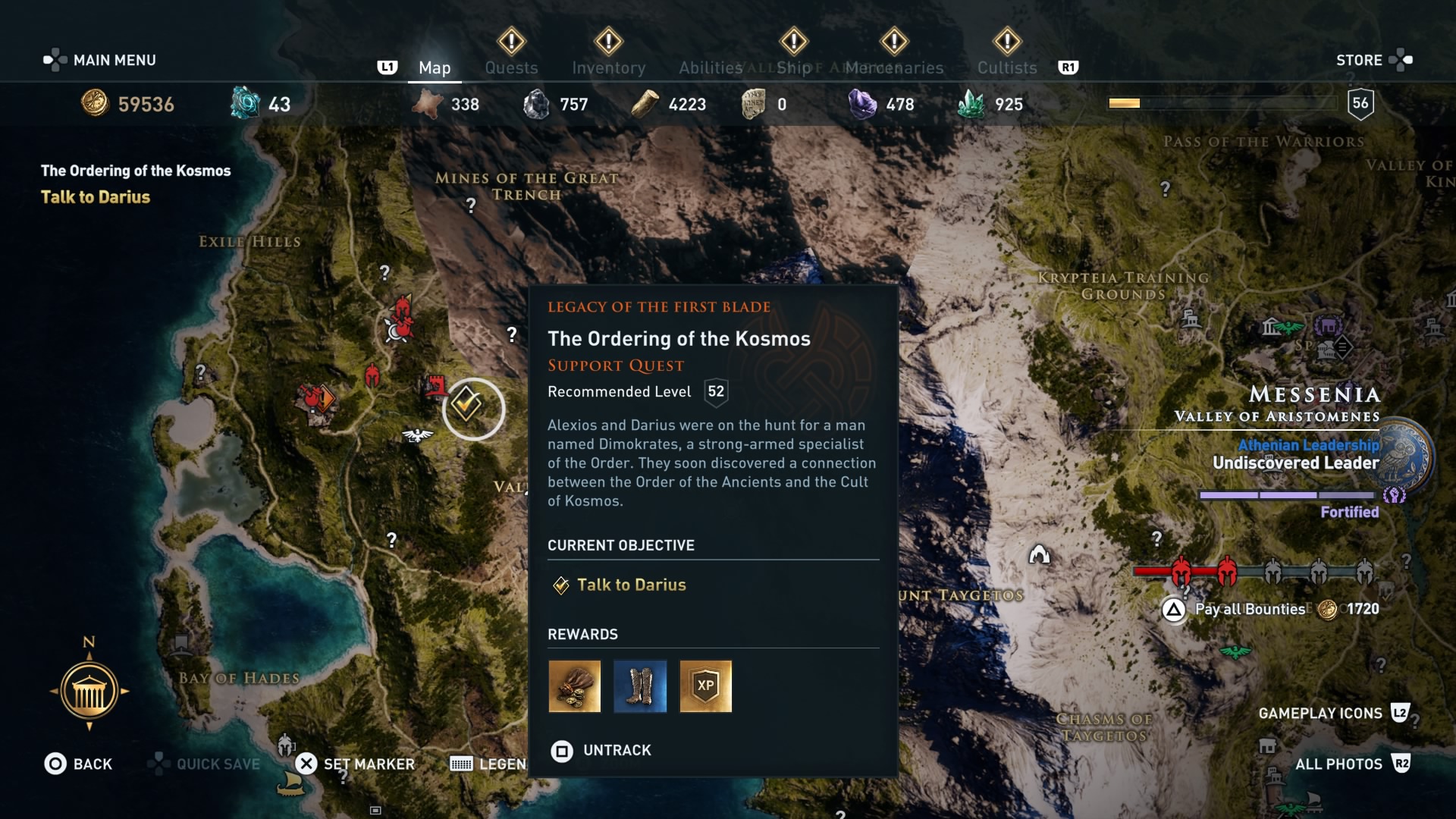Open the Quests tab
This screenshot has width=1456, height=819.
[511, 67]
